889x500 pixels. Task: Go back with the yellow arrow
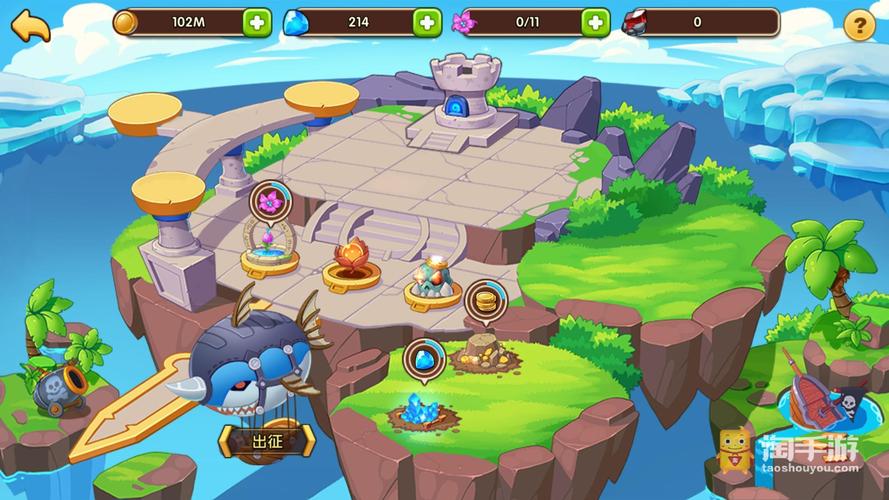pyautogui.click(x=32, y=24)
